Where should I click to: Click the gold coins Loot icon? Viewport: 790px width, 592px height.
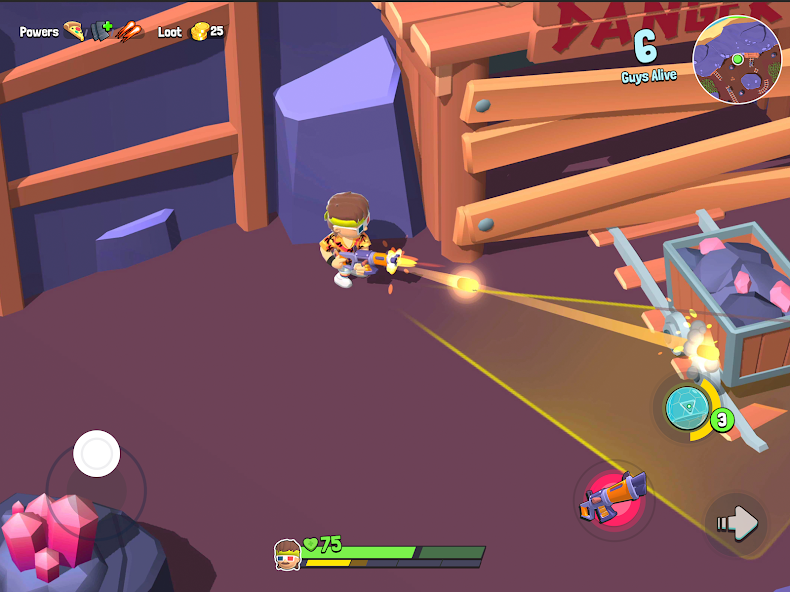click(x=199, y=31)
